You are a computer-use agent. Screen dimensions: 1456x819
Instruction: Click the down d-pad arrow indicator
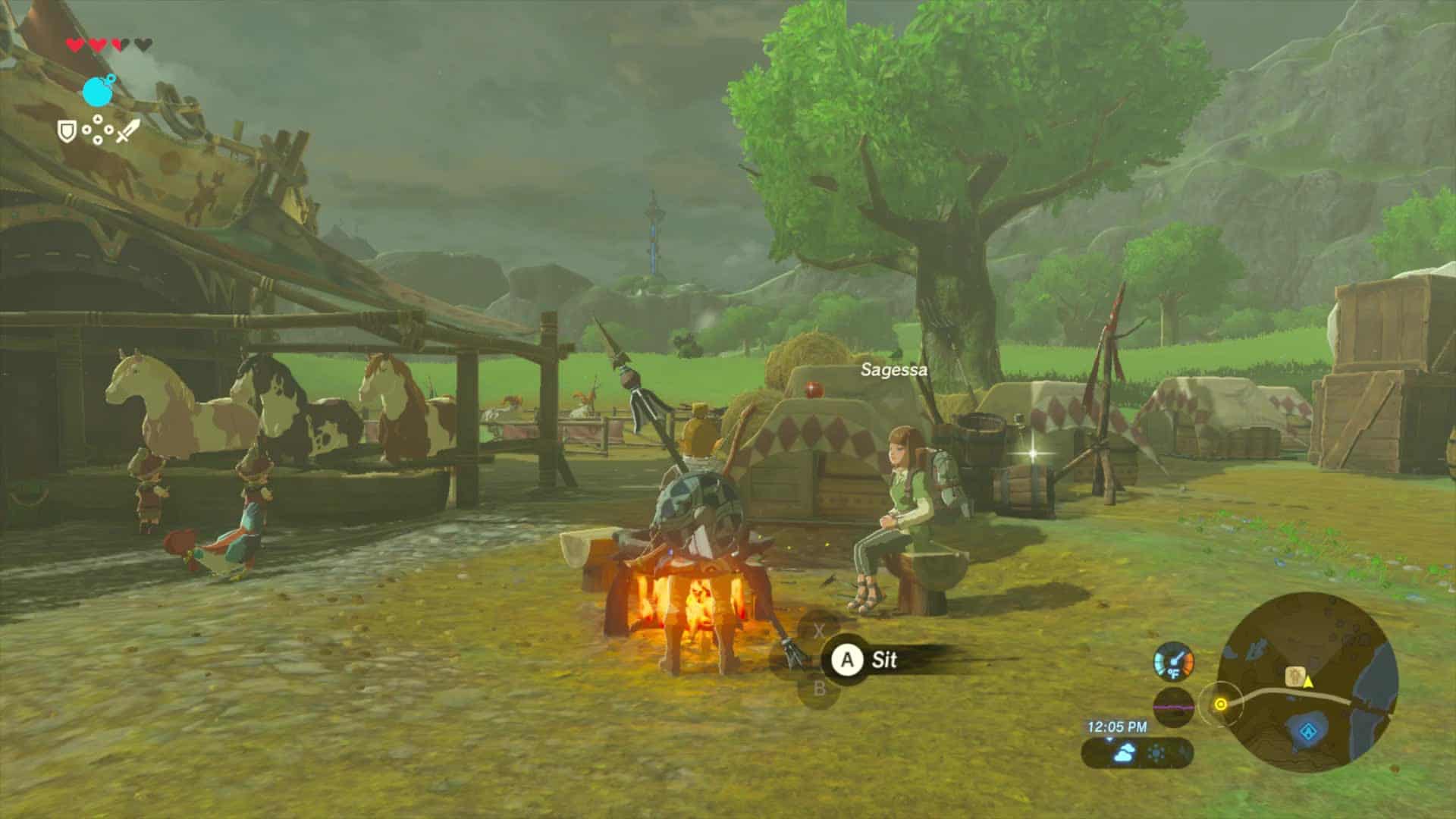tap(98, 140)
